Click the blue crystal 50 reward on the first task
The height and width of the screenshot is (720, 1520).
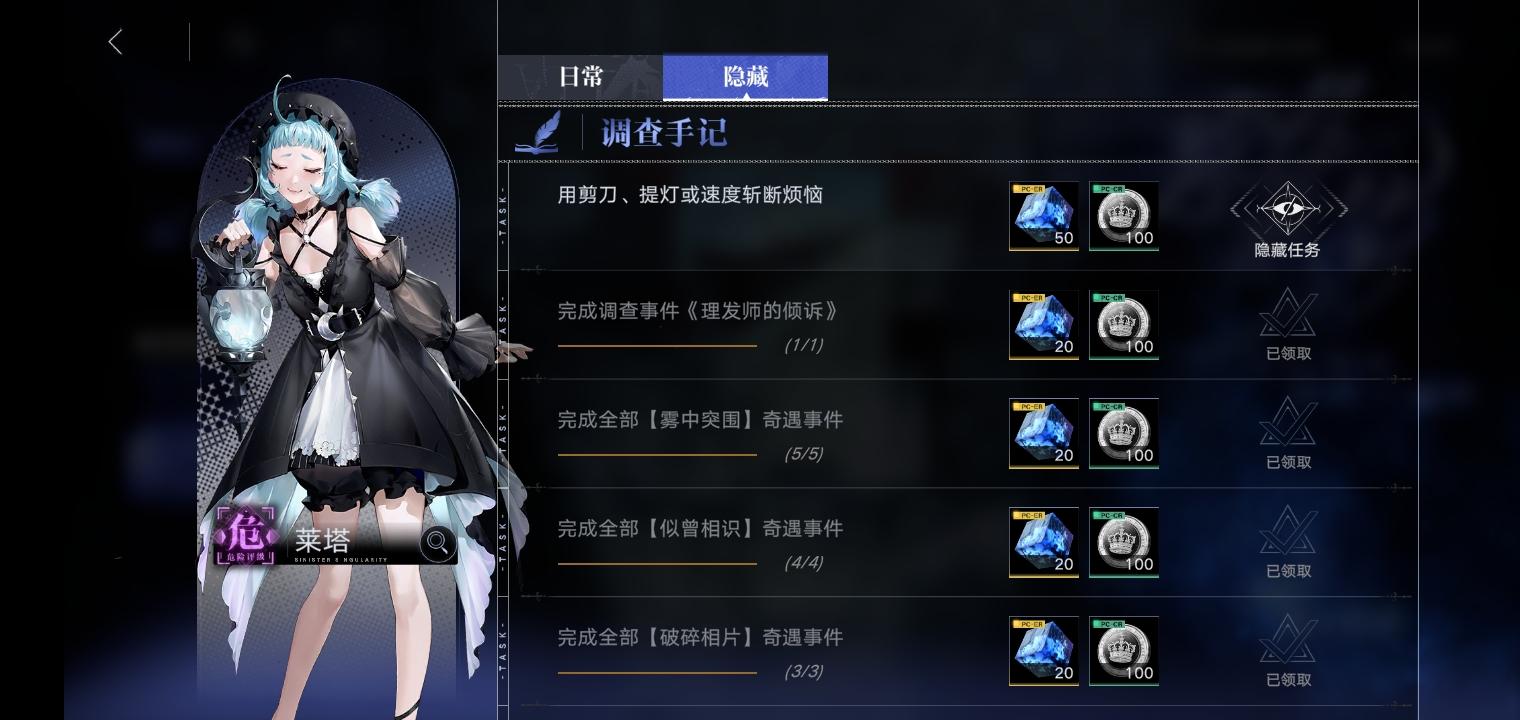1044,216
